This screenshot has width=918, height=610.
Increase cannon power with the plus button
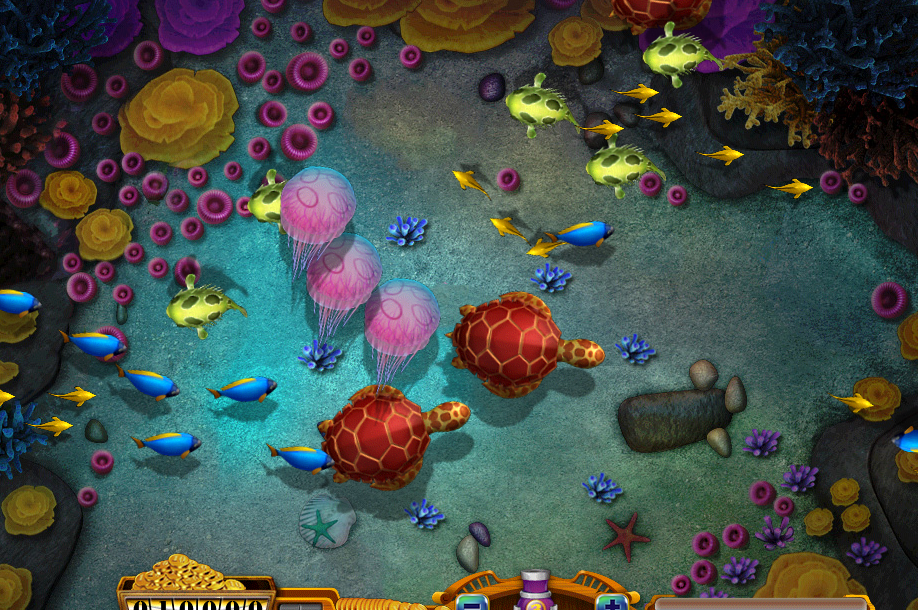[x=611, y=602]
